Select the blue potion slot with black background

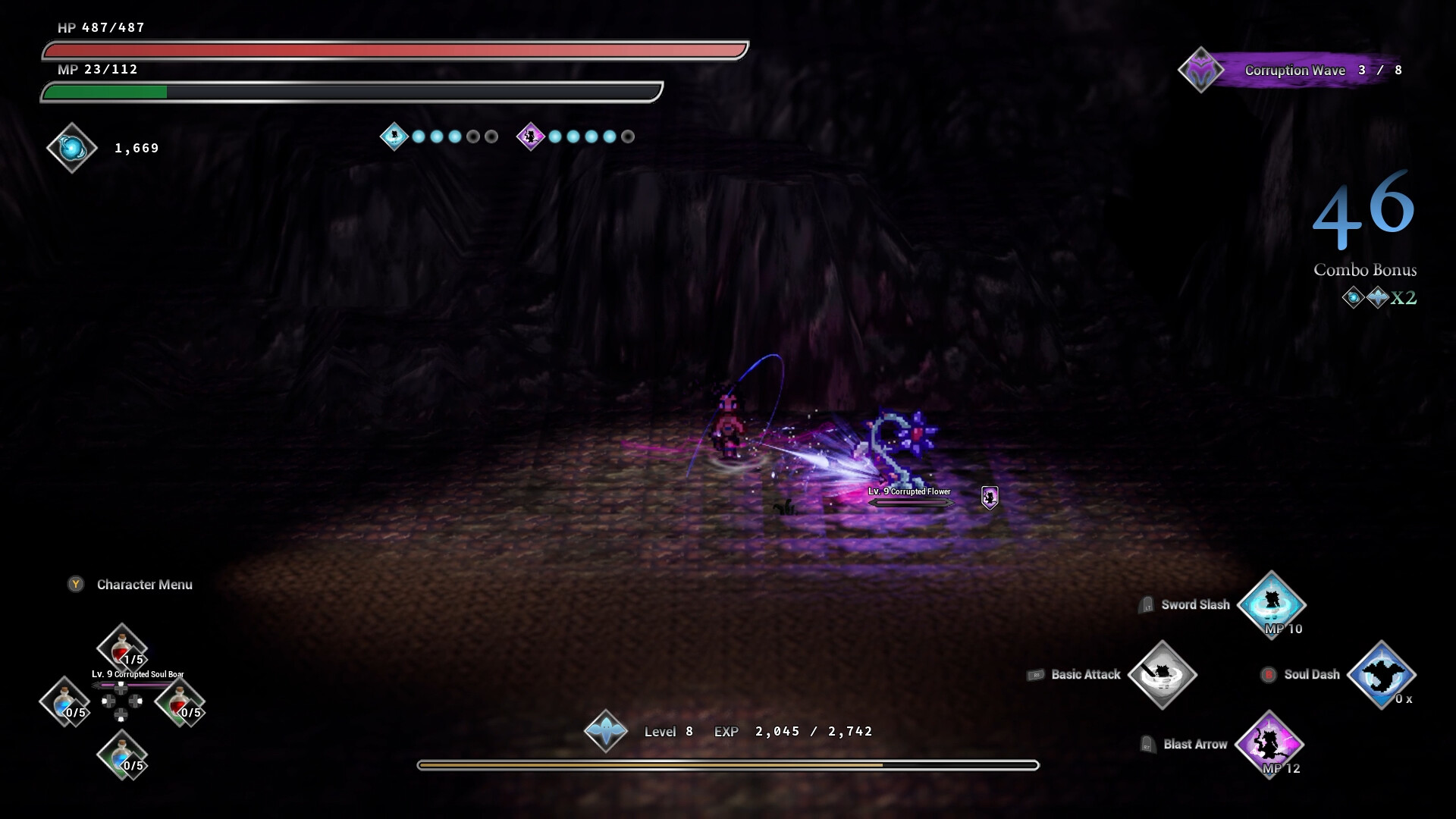click(x=64, y=702)
